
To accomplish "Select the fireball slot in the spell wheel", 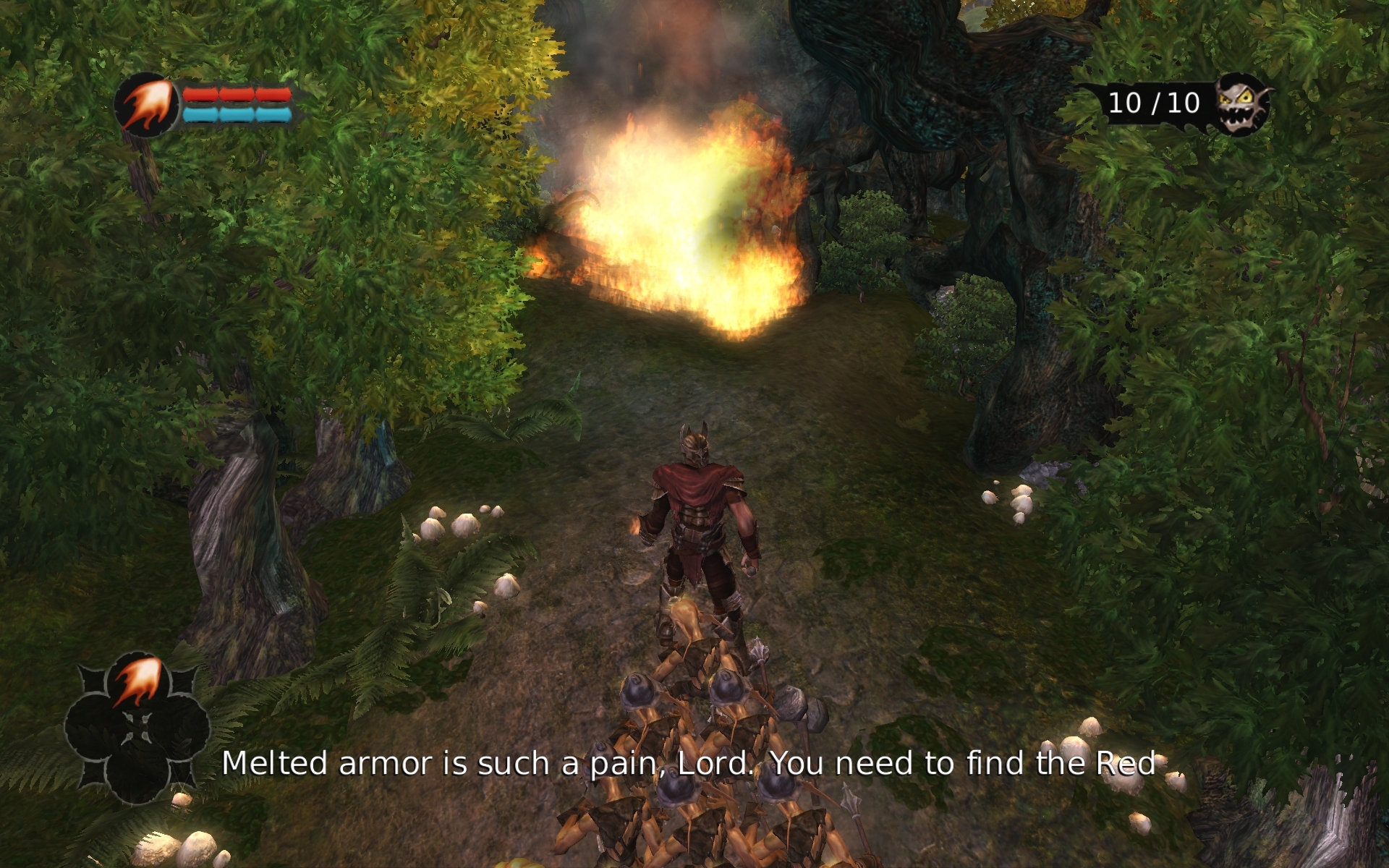I will click(x=138, y=682).
